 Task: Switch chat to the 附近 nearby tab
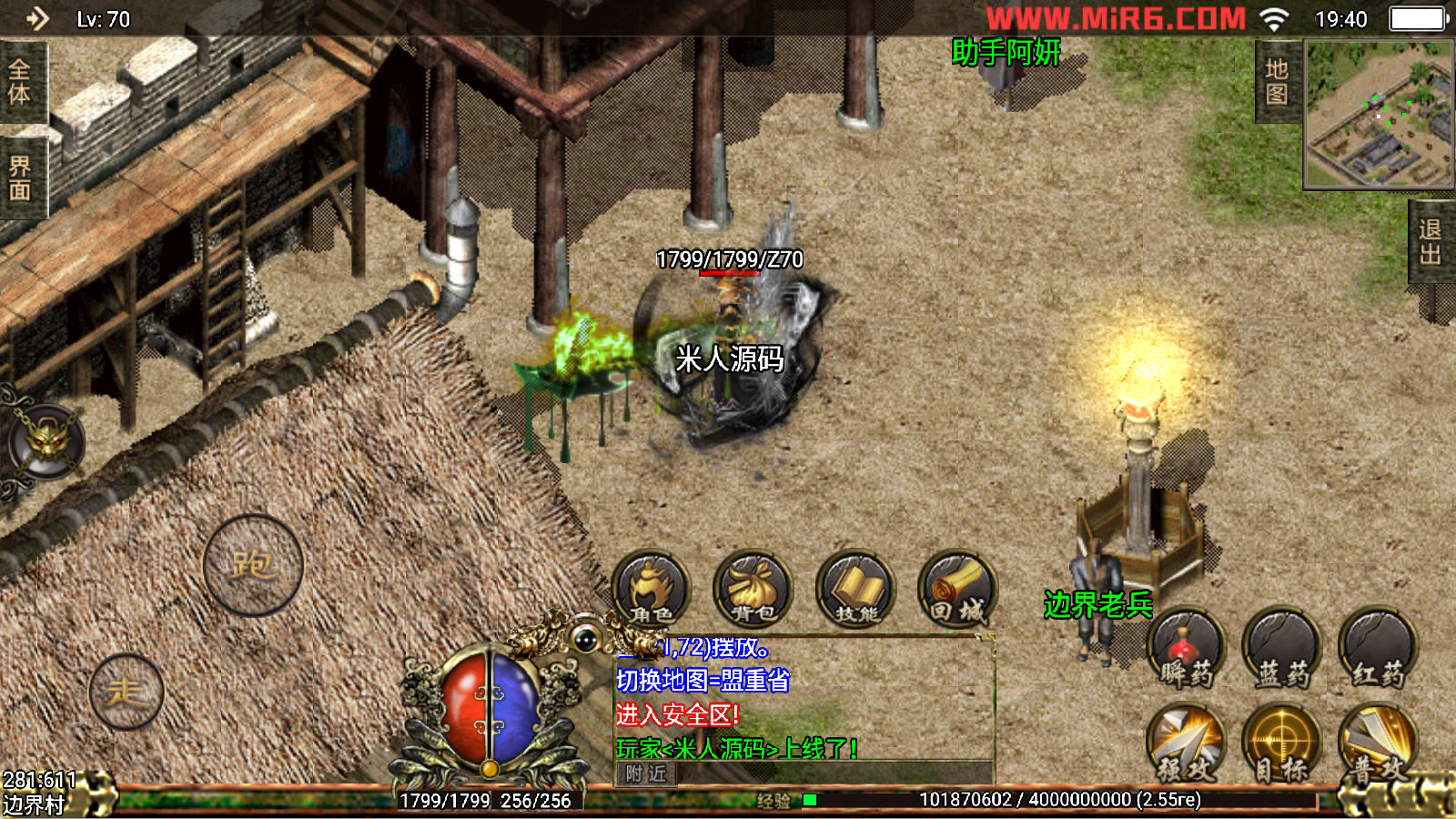(x=646, y=773)
